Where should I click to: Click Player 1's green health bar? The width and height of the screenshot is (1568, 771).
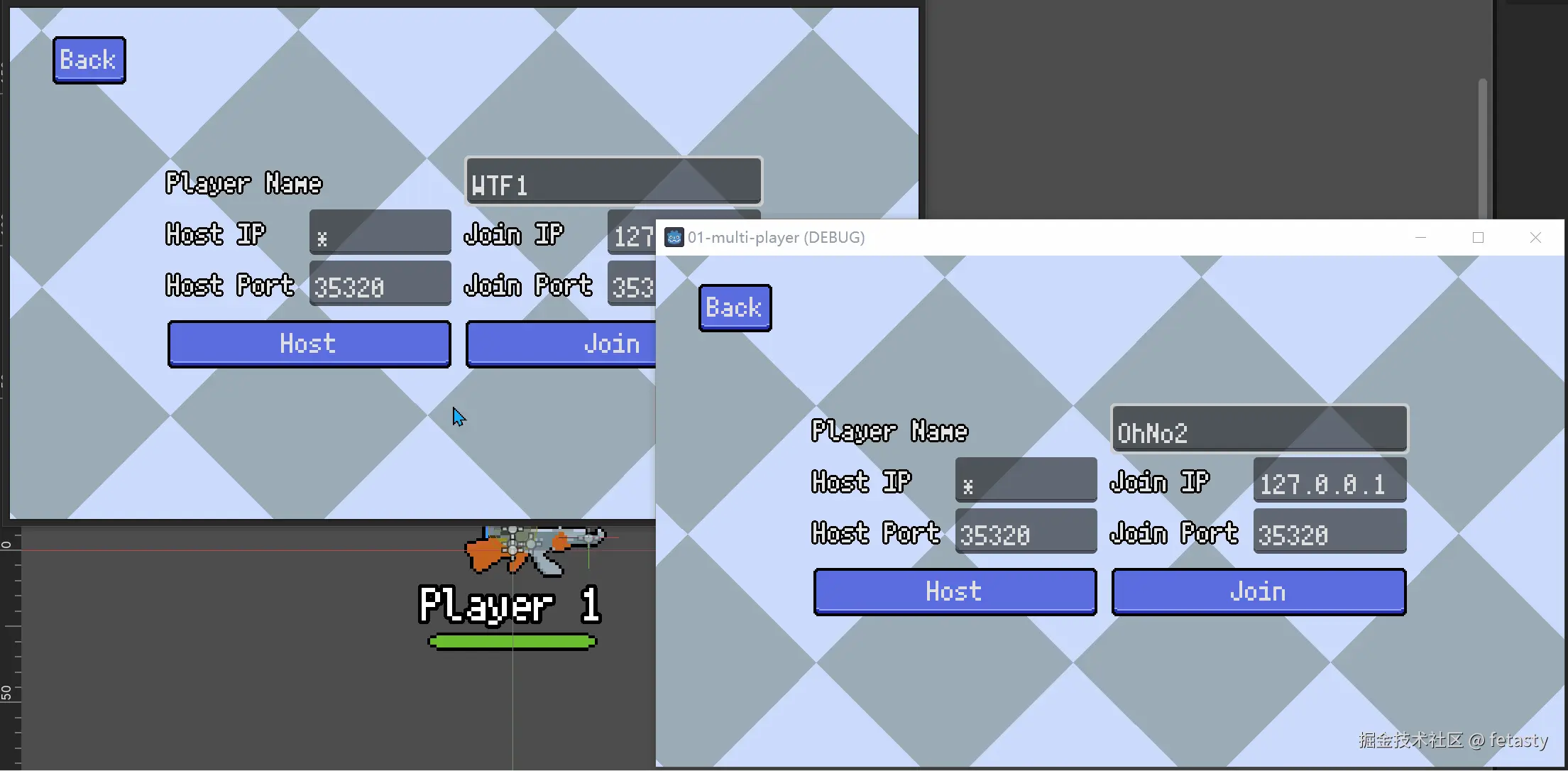512,641
